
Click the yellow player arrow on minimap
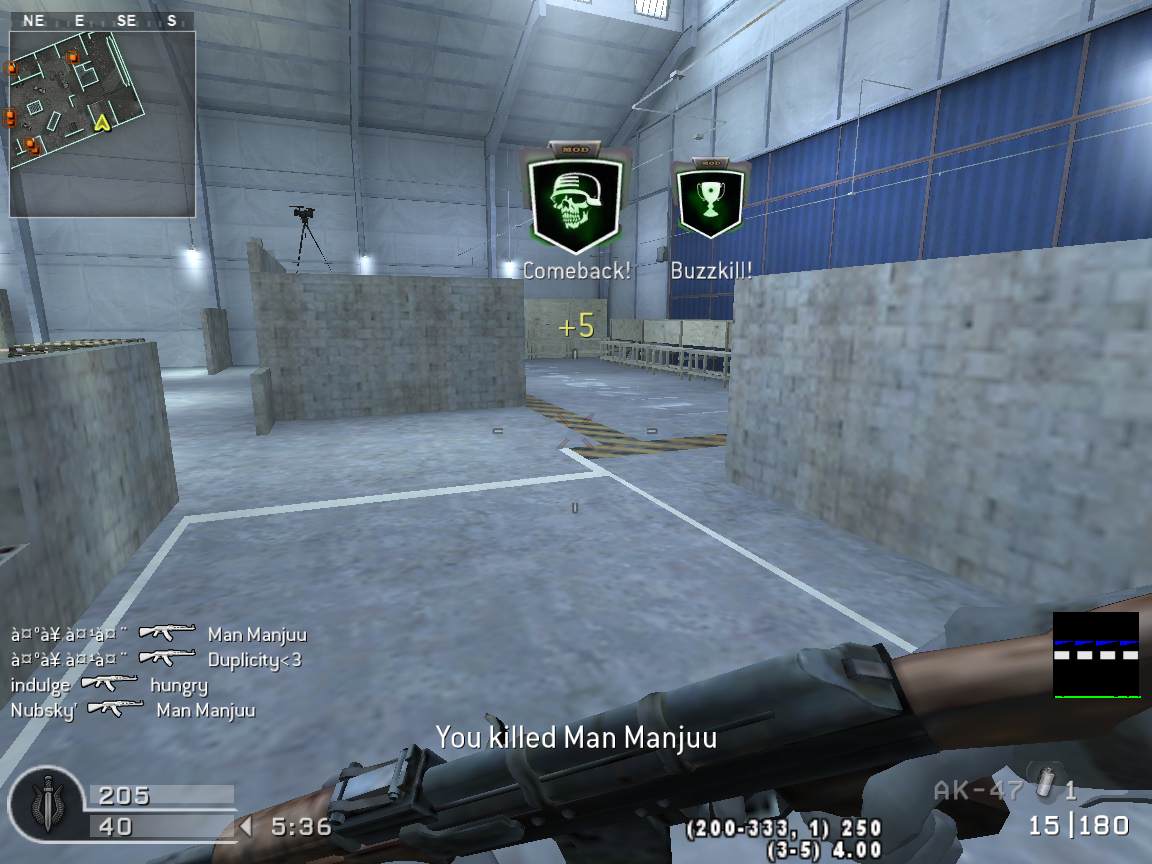pos(100,122)
